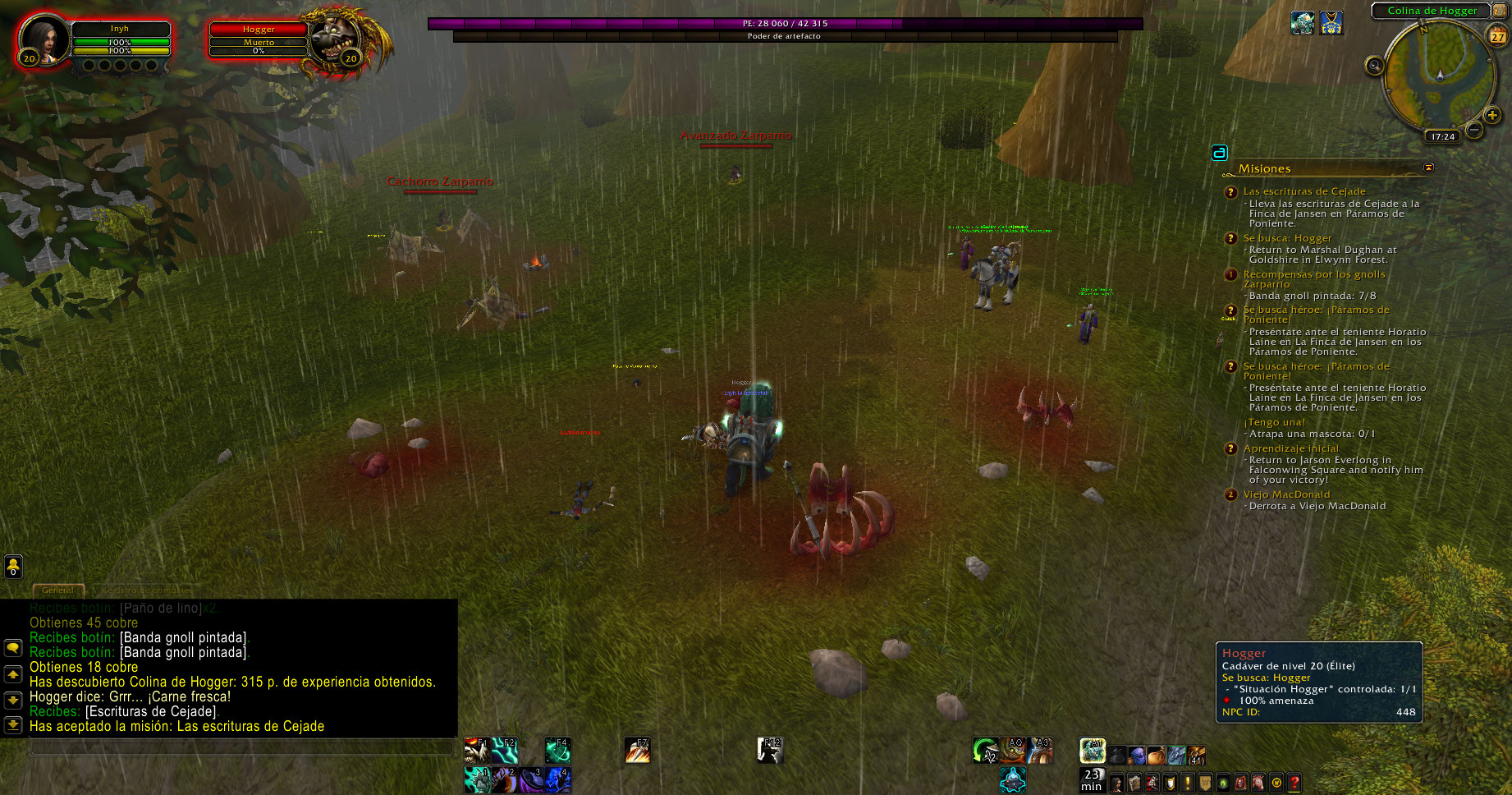
Task: Open the Viejo MacDonald quest entry
Action: (x=1286, y=494)
